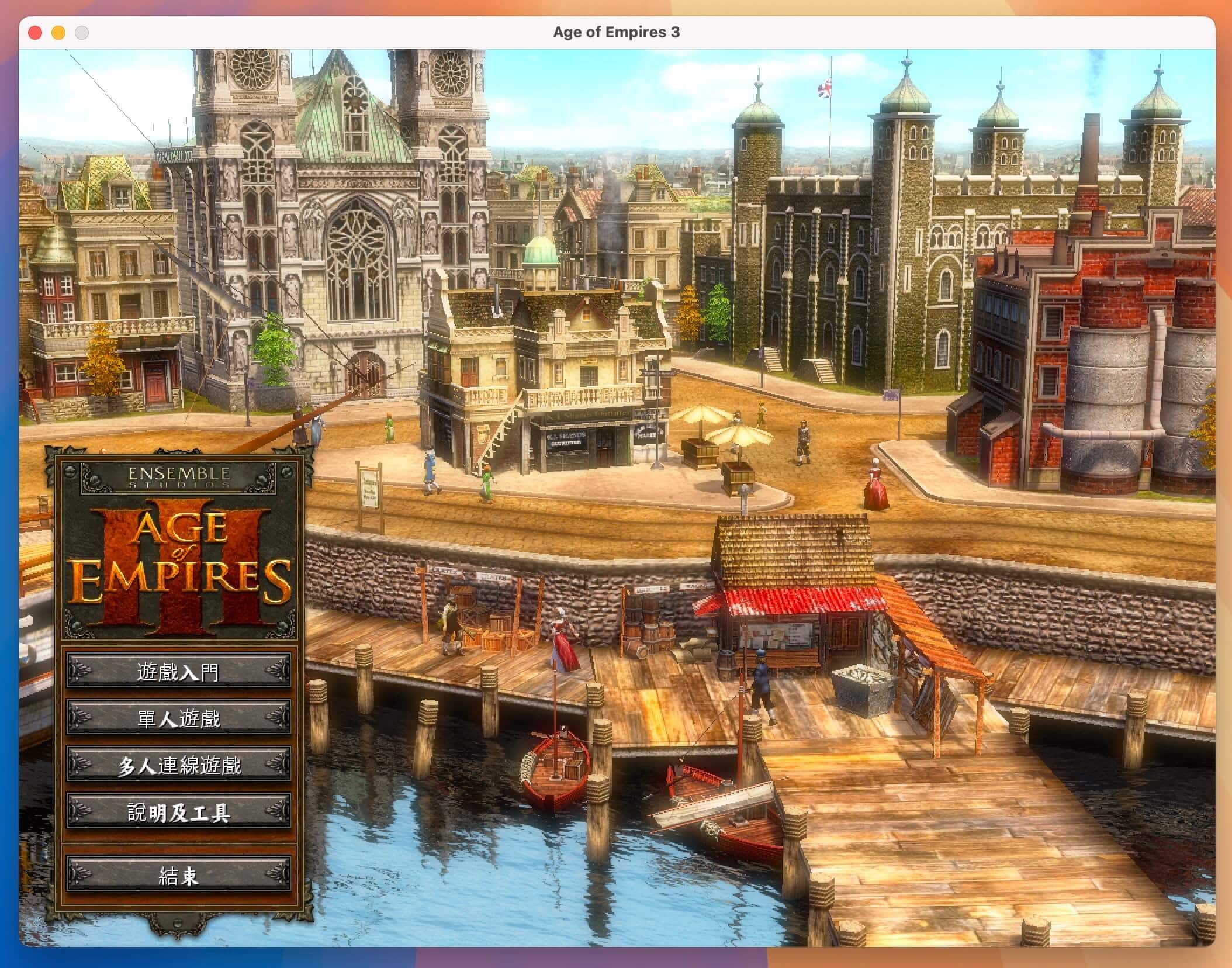This screenshot has height=968, width=1232.
Task: Open the 遊戲入門 tutorial menu
Action: (x=178, y=671)
